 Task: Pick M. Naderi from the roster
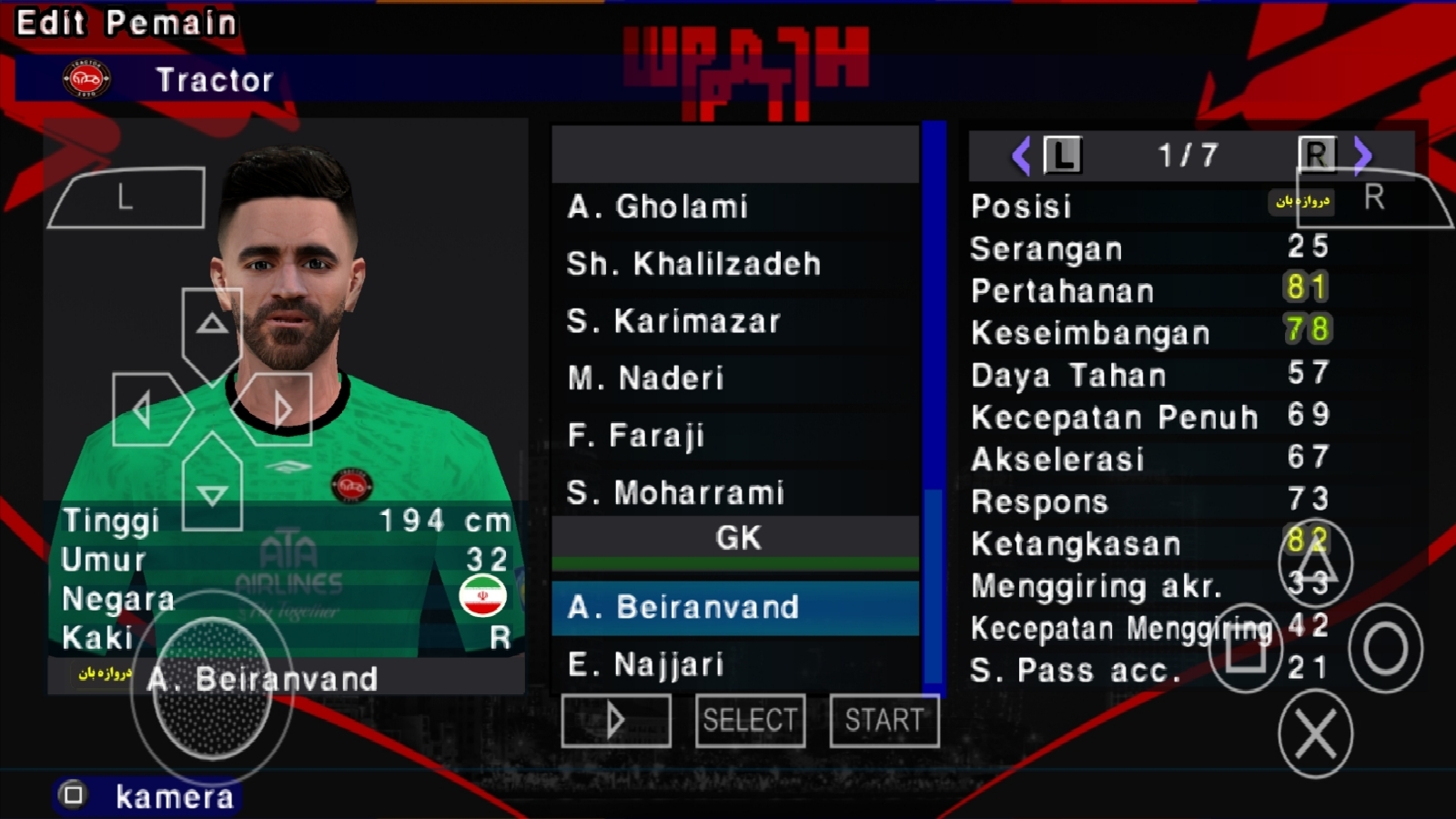[645, 379]
